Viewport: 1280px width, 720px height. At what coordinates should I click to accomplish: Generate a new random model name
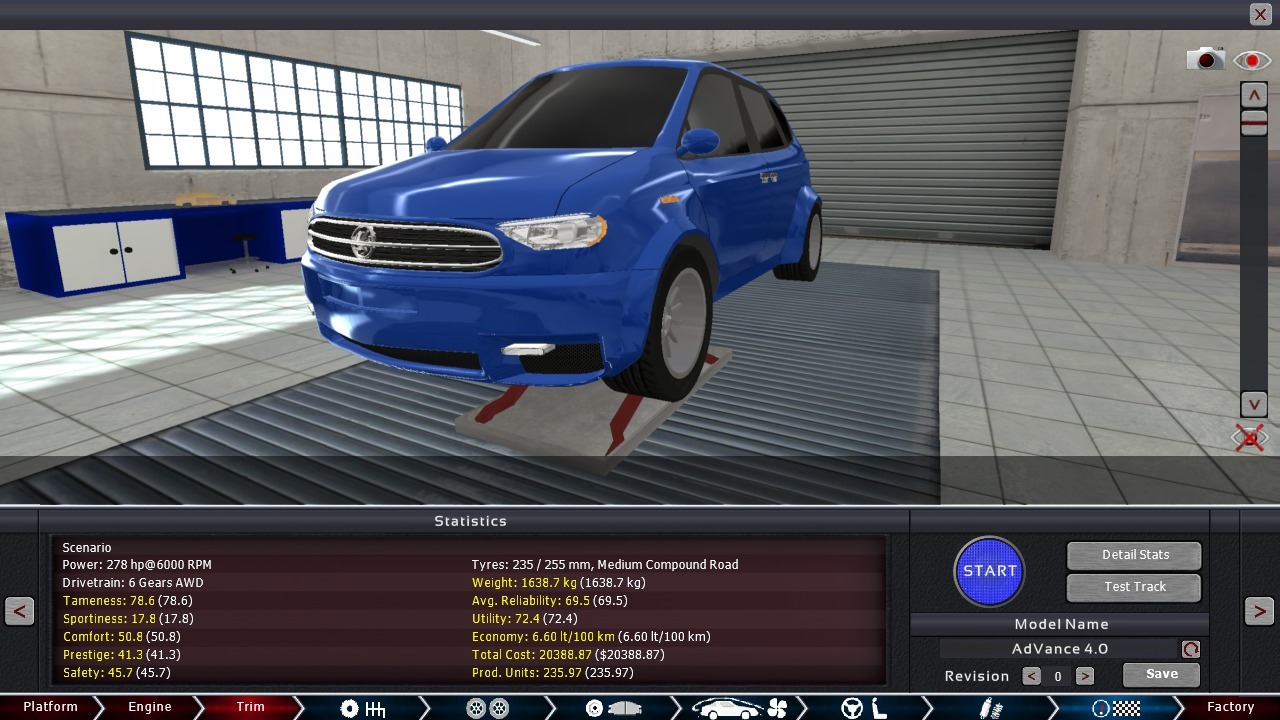click(1190, 649)
